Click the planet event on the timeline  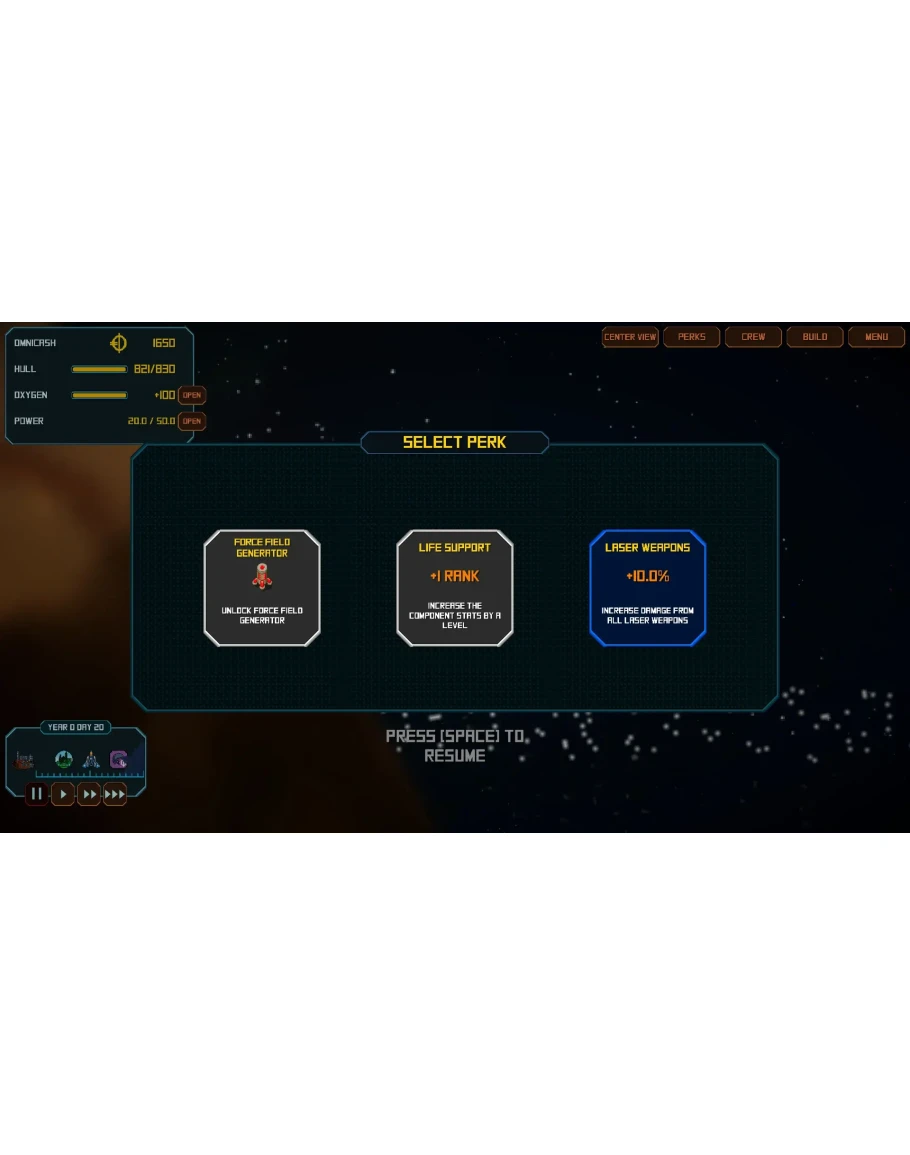pyautogui.click(x=63, y=760)
